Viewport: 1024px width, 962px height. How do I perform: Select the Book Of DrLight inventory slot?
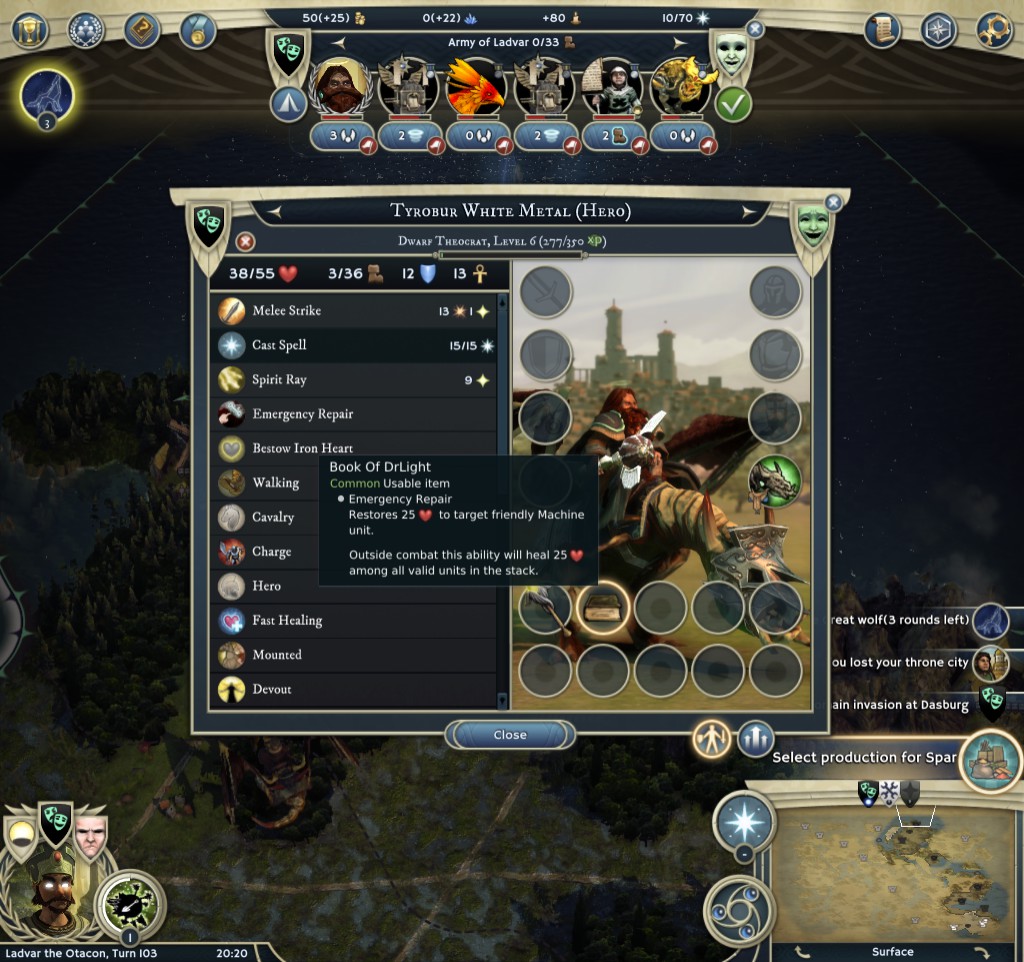click(602, 608)
